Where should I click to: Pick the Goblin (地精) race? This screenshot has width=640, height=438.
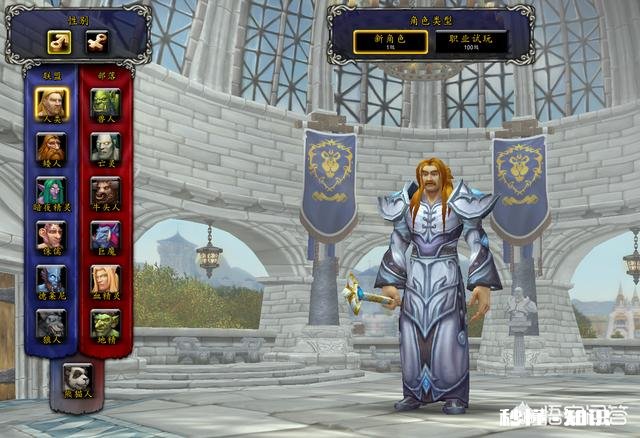[x=105, y=323]
